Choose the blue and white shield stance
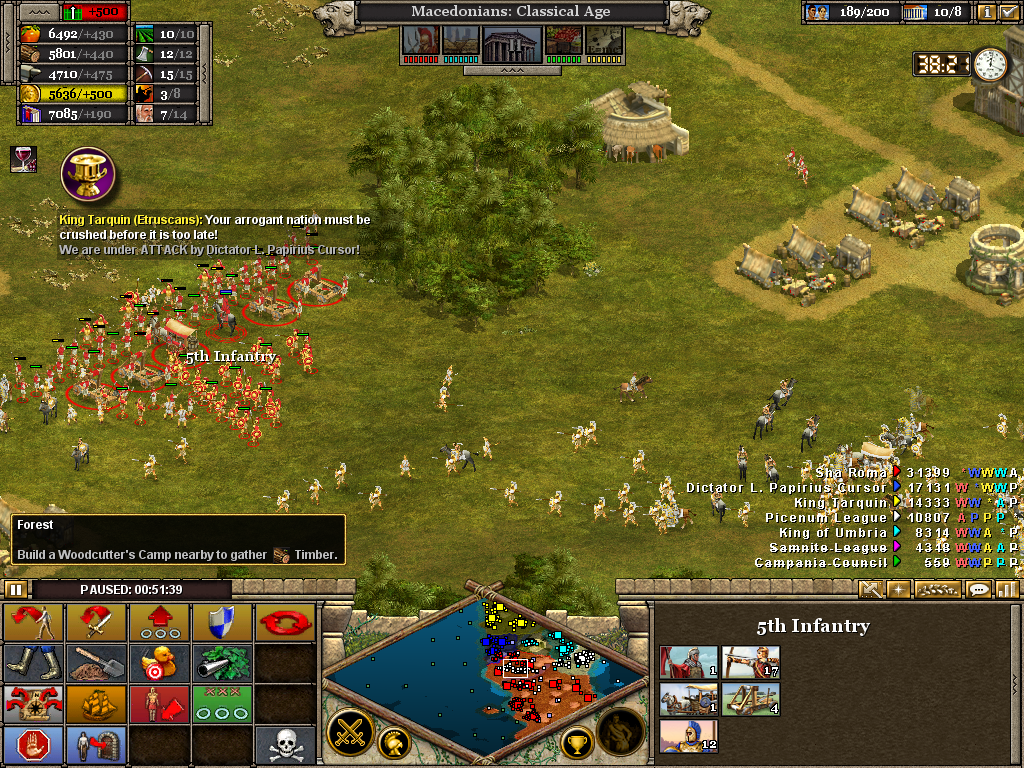The width and height of the screenshot is (1024, 768). click(221, 622)
